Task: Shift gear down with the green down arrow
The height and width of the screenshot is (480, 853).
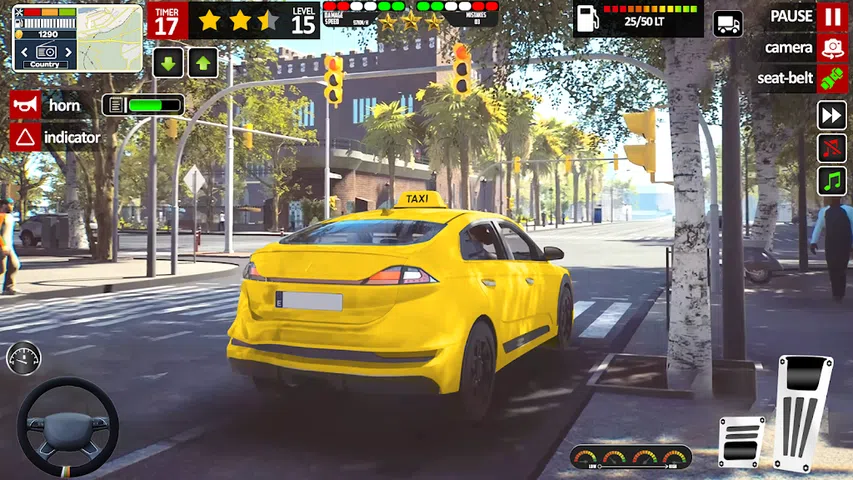Action: pos(168,63)
